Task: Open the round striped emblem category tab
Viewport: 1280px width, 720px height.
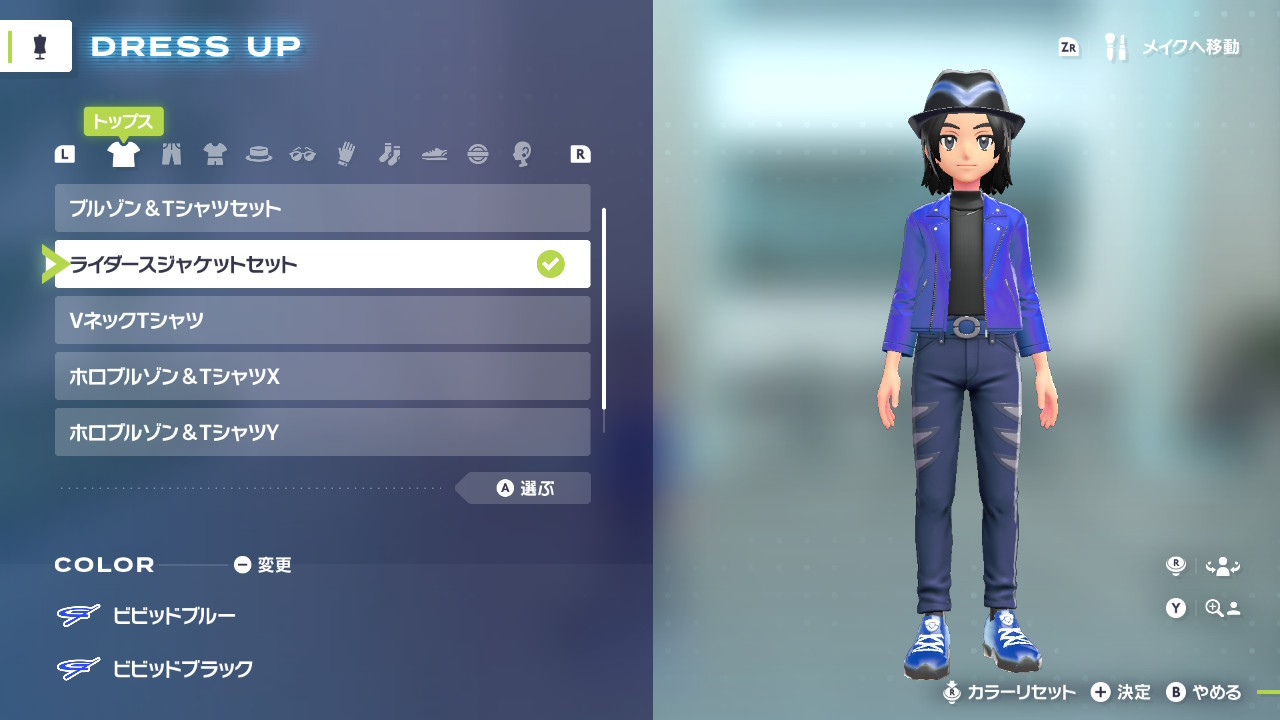Action: coord(478,154)
